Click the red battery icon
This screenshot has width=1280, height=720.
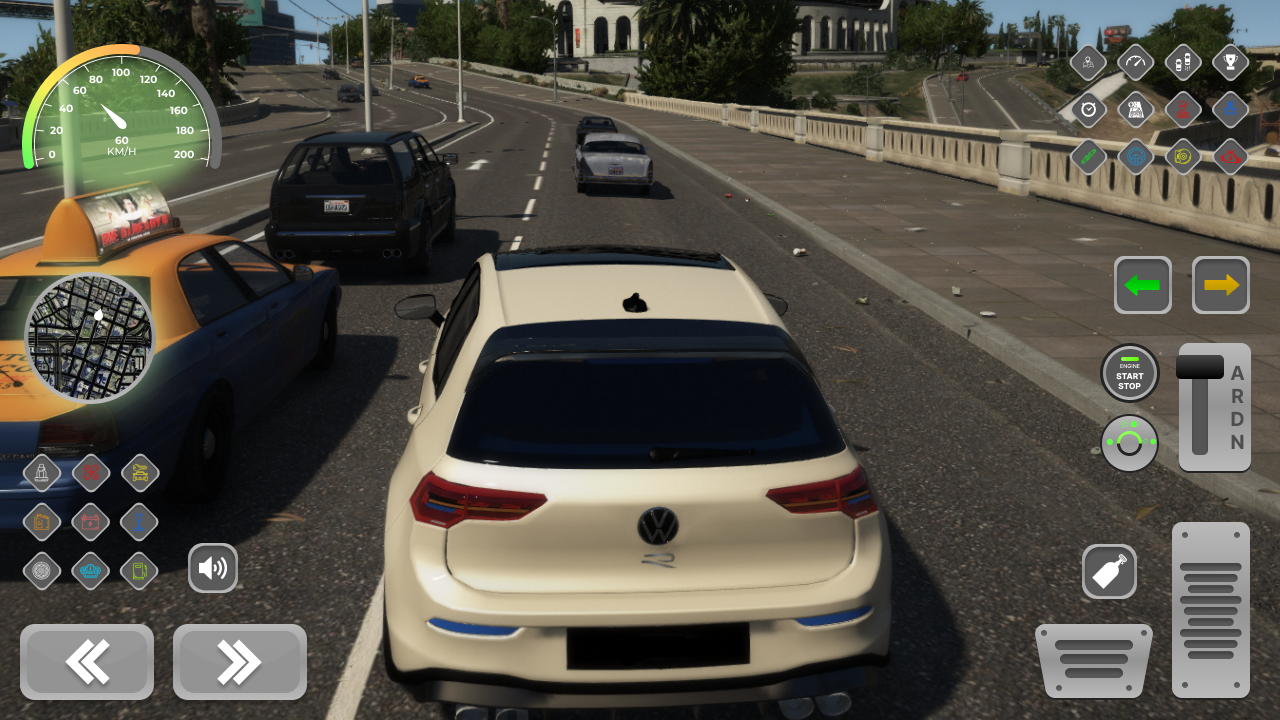(90, 522)
